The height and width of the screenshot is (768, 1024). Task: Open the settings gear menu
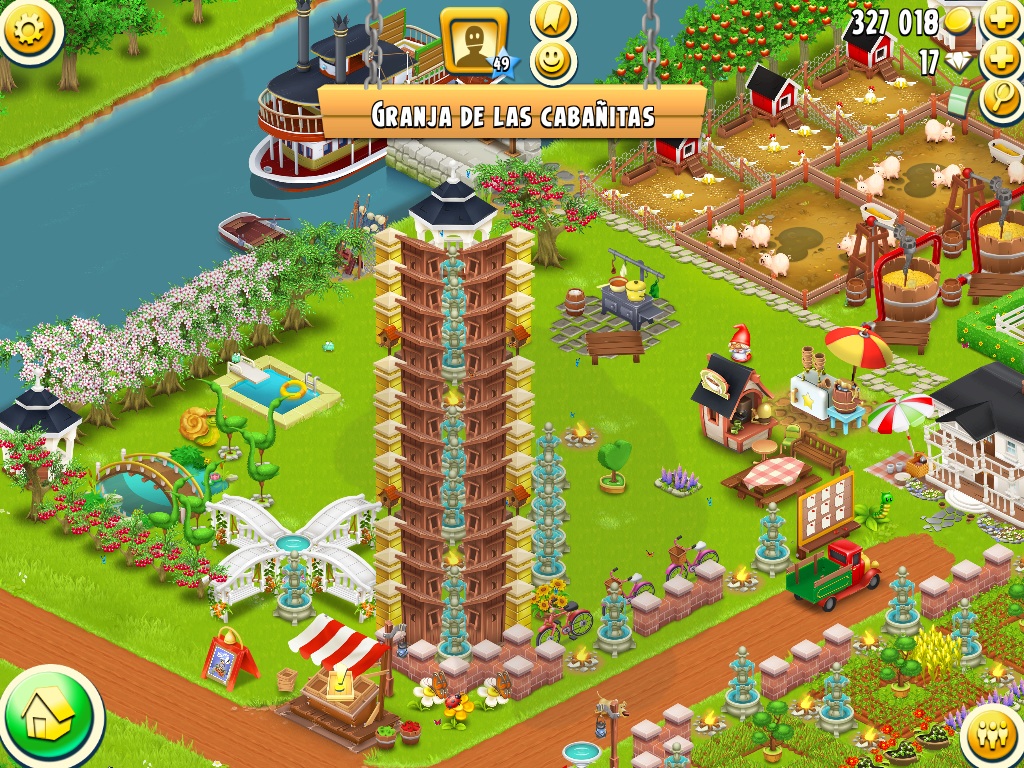click(29, 28)
